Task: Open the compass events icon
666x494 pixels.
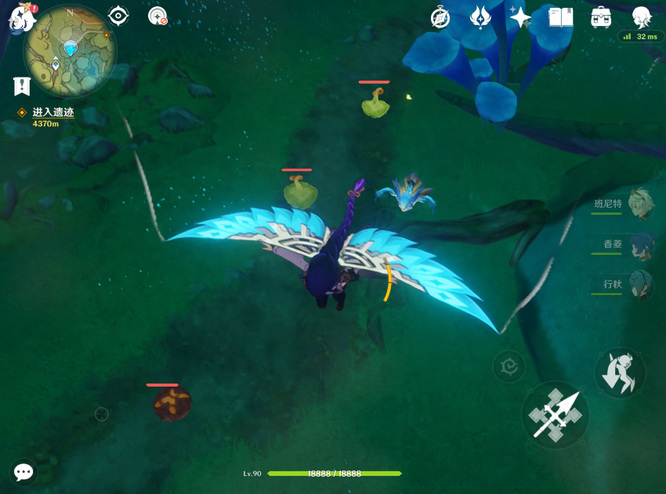Action: coord(440,17)
